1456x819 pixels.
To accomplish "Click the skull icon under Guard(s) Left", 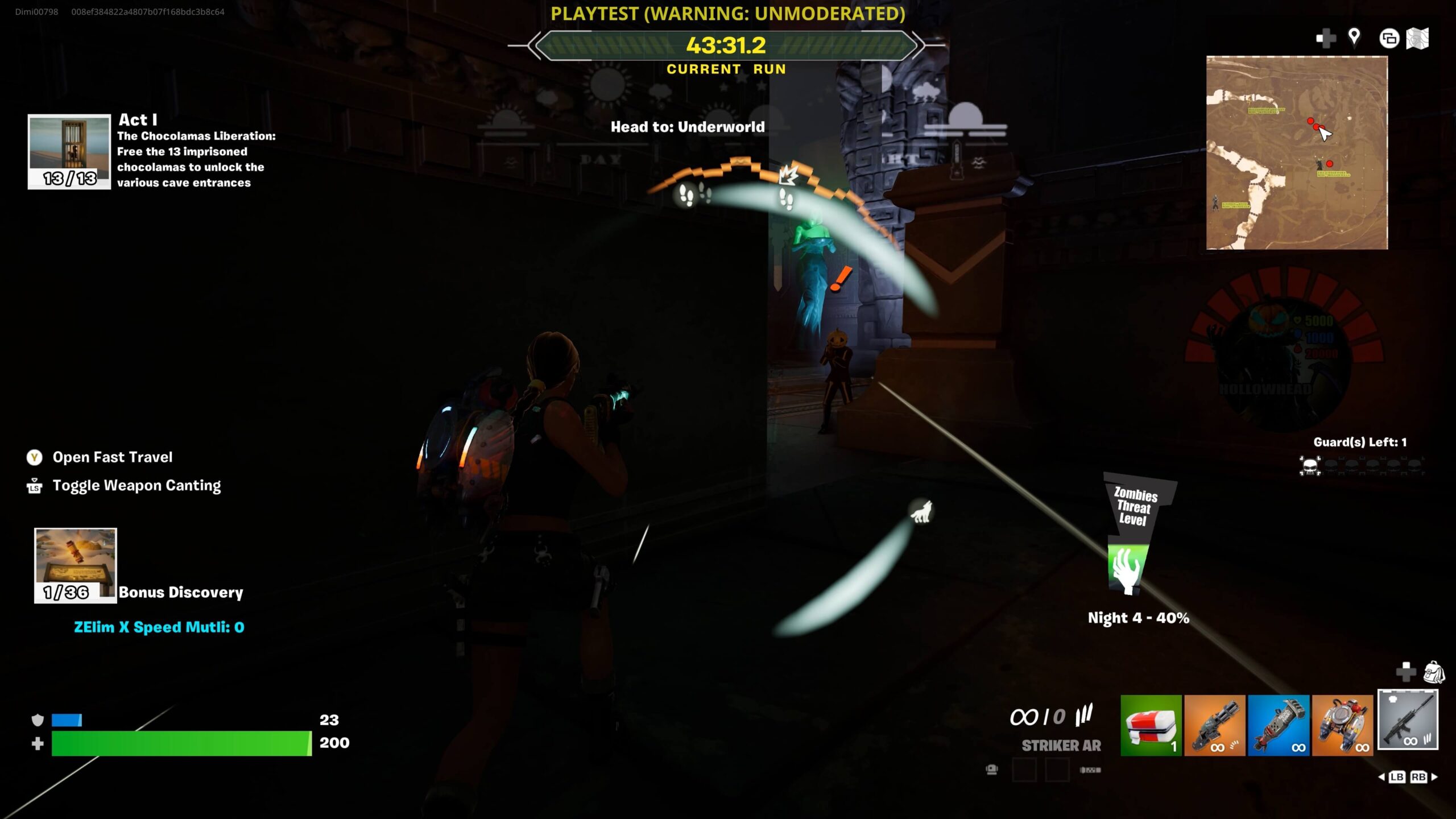I will (1310, 466).
